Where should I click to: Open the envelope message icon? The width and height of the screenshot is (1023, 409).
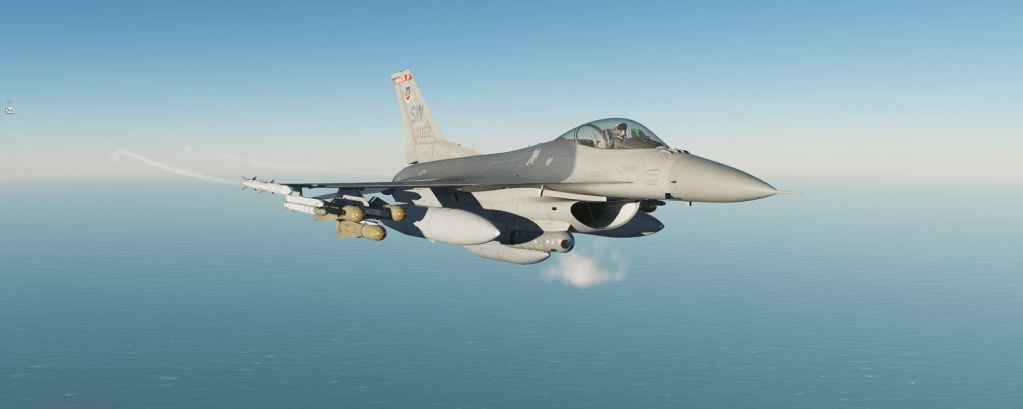pyautogui.click(x=9, y=108)
